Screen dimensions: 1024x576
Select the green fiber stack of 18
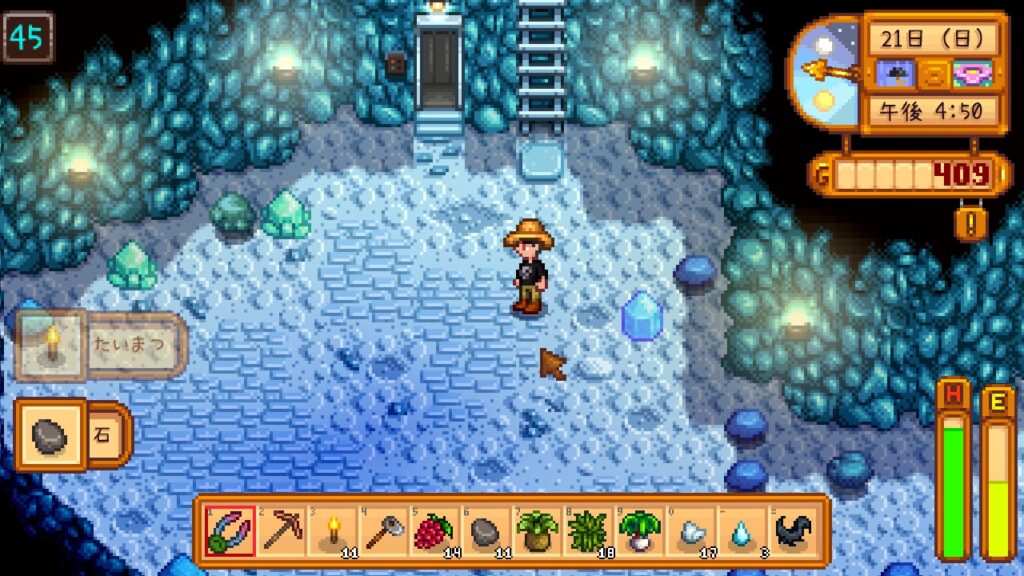coord(589,531)
